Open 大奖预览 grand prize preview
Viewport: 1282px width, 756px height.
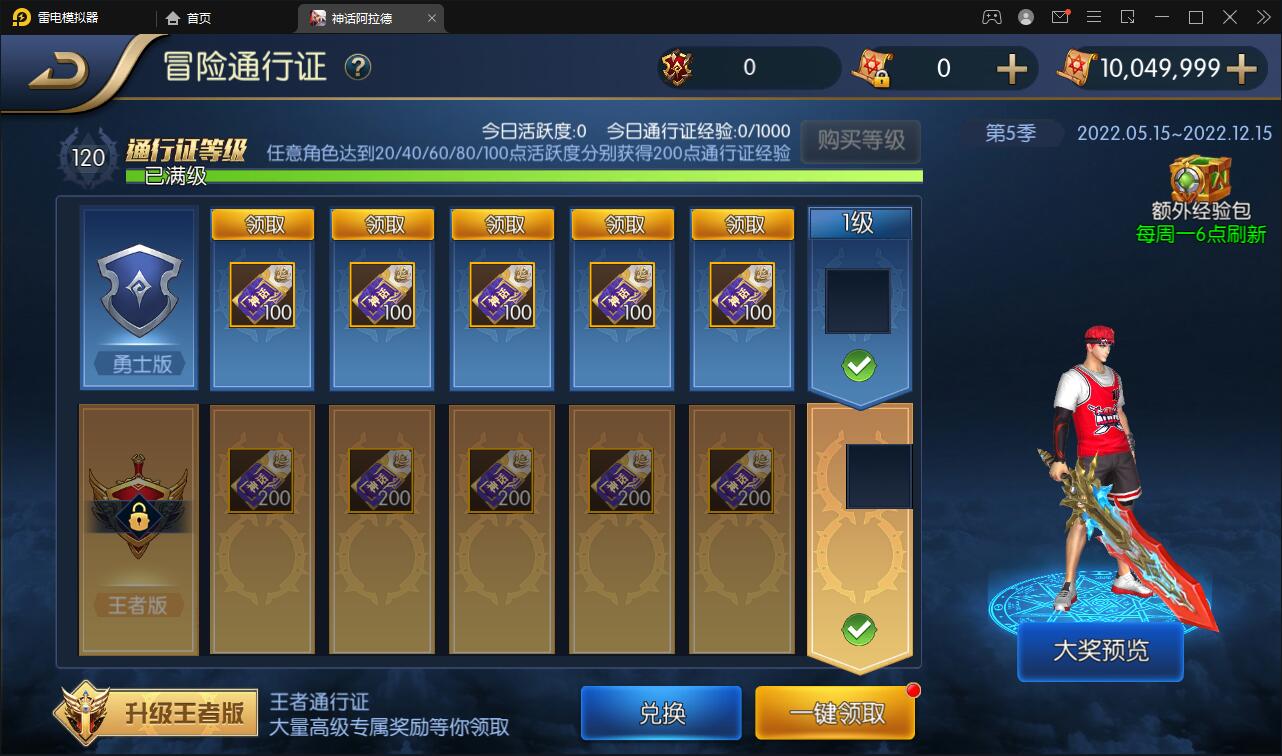pyautogui.click(x=1099, y=650)
